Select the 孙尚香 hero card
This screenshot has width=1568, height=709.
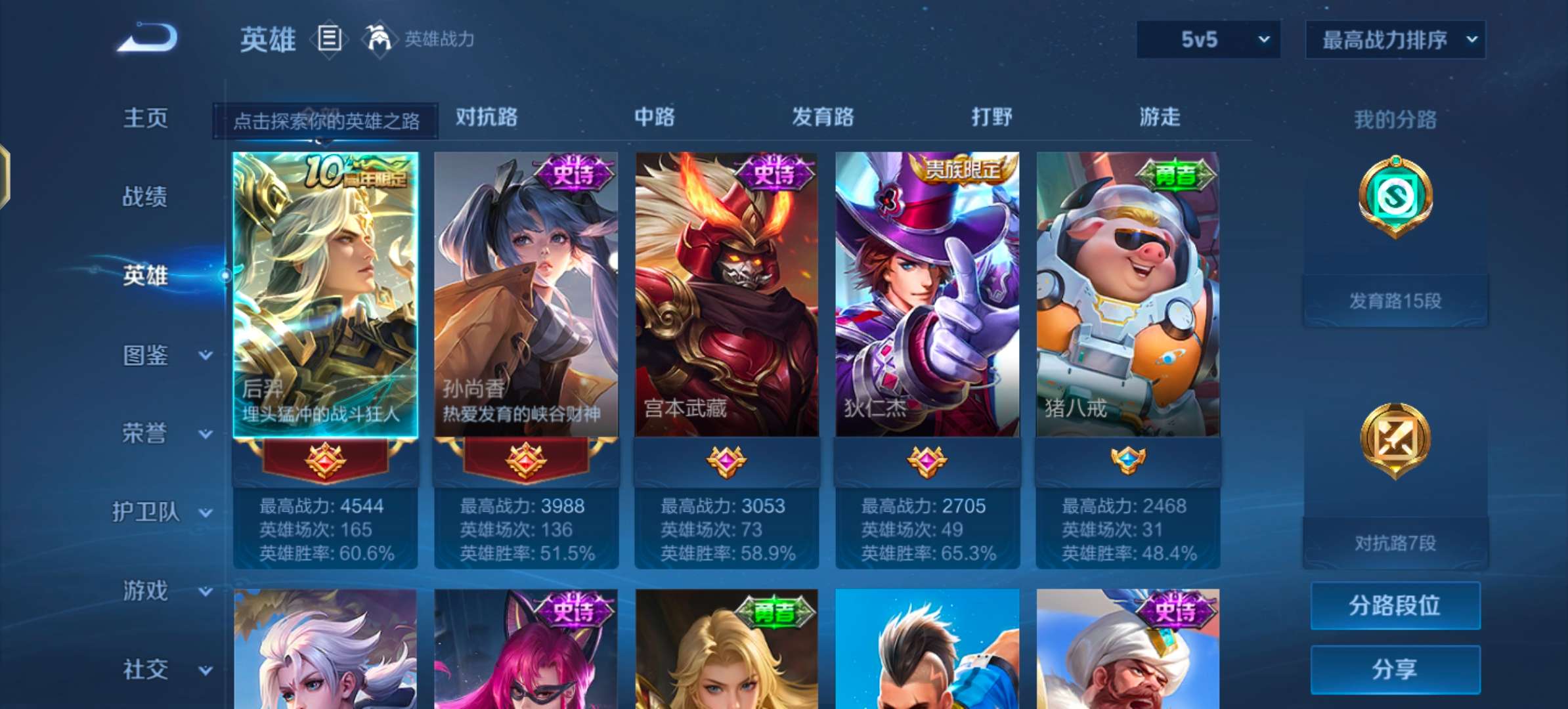coord(525,295)
